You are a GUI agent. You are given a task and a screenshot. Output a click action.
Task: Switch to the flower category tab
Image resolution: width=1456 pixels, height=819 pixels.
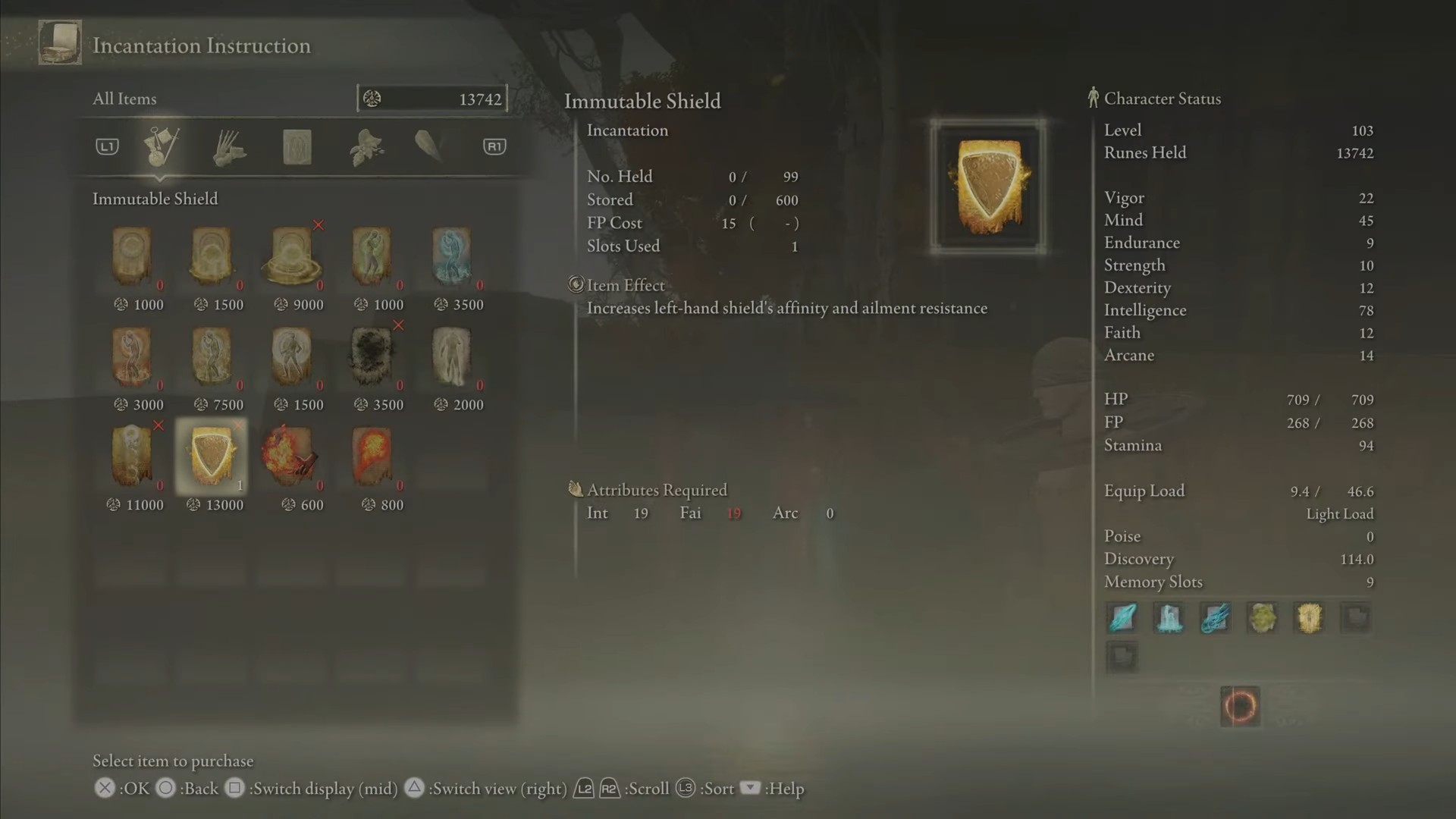coord(366,147)
